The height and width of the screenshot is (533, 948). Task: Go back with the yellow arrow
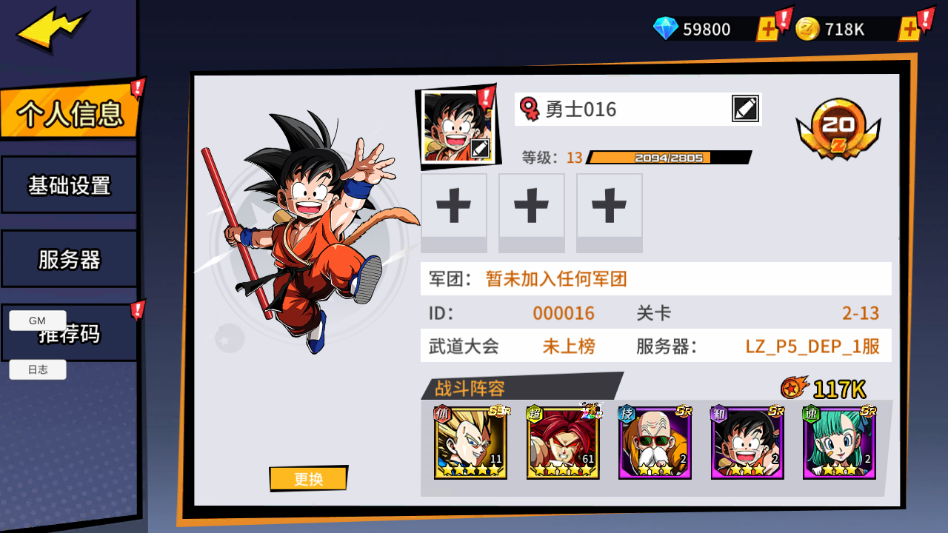(x=50, y=31)
